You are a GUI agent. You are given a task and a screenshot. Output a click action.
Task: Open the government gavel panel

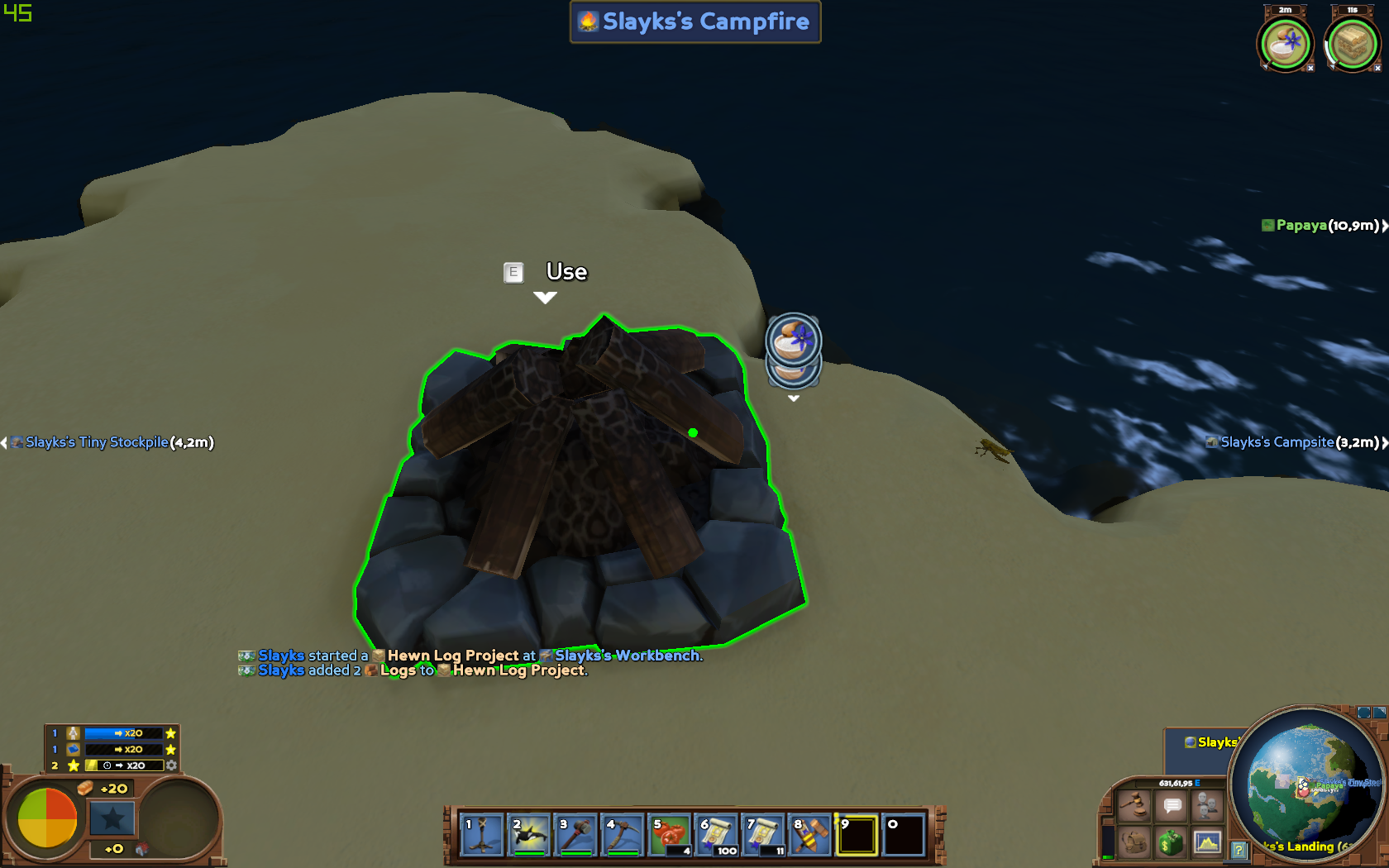pos(1134,806)
